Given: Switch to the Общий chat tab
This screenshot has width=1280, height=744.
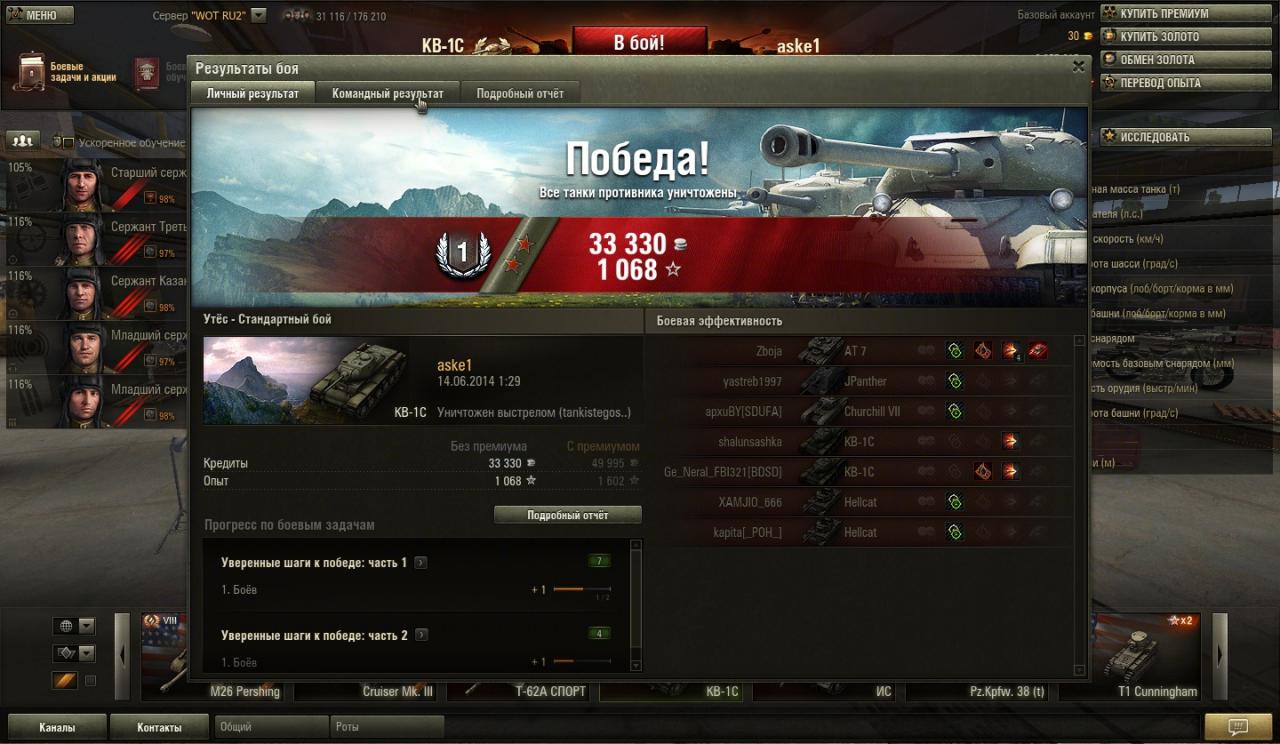Looking at the screenshot, I should tap(272, 727).
